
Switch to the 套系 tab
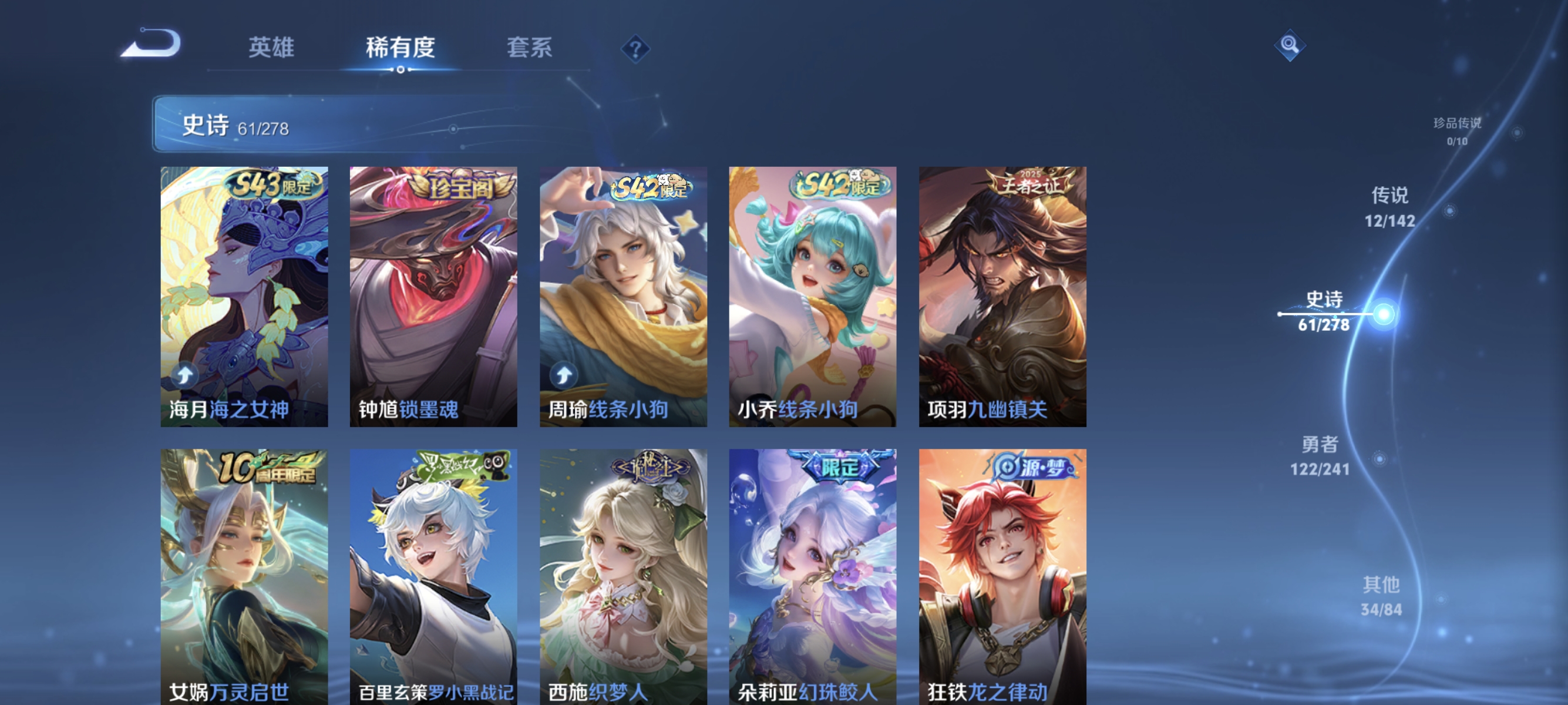[x=529, y=48]
